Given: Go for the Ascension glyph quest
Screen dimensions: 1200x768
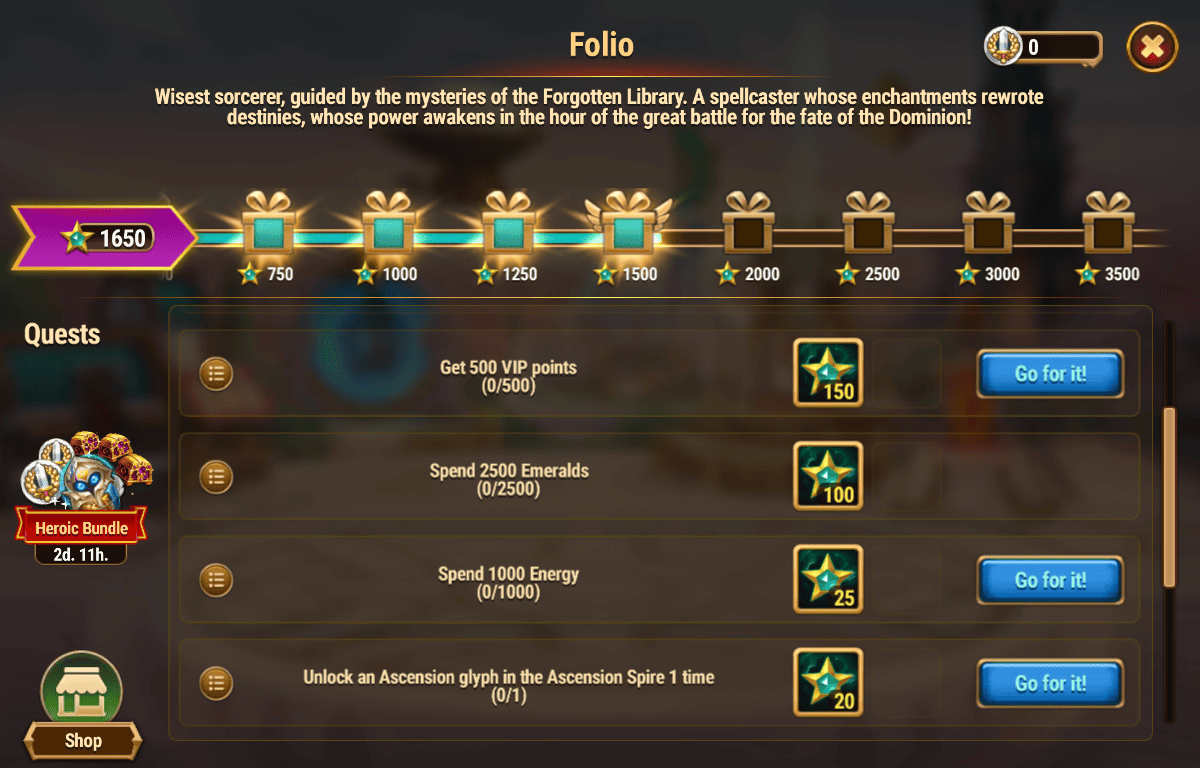Looking at the screenshot, I should point(1050,683).
